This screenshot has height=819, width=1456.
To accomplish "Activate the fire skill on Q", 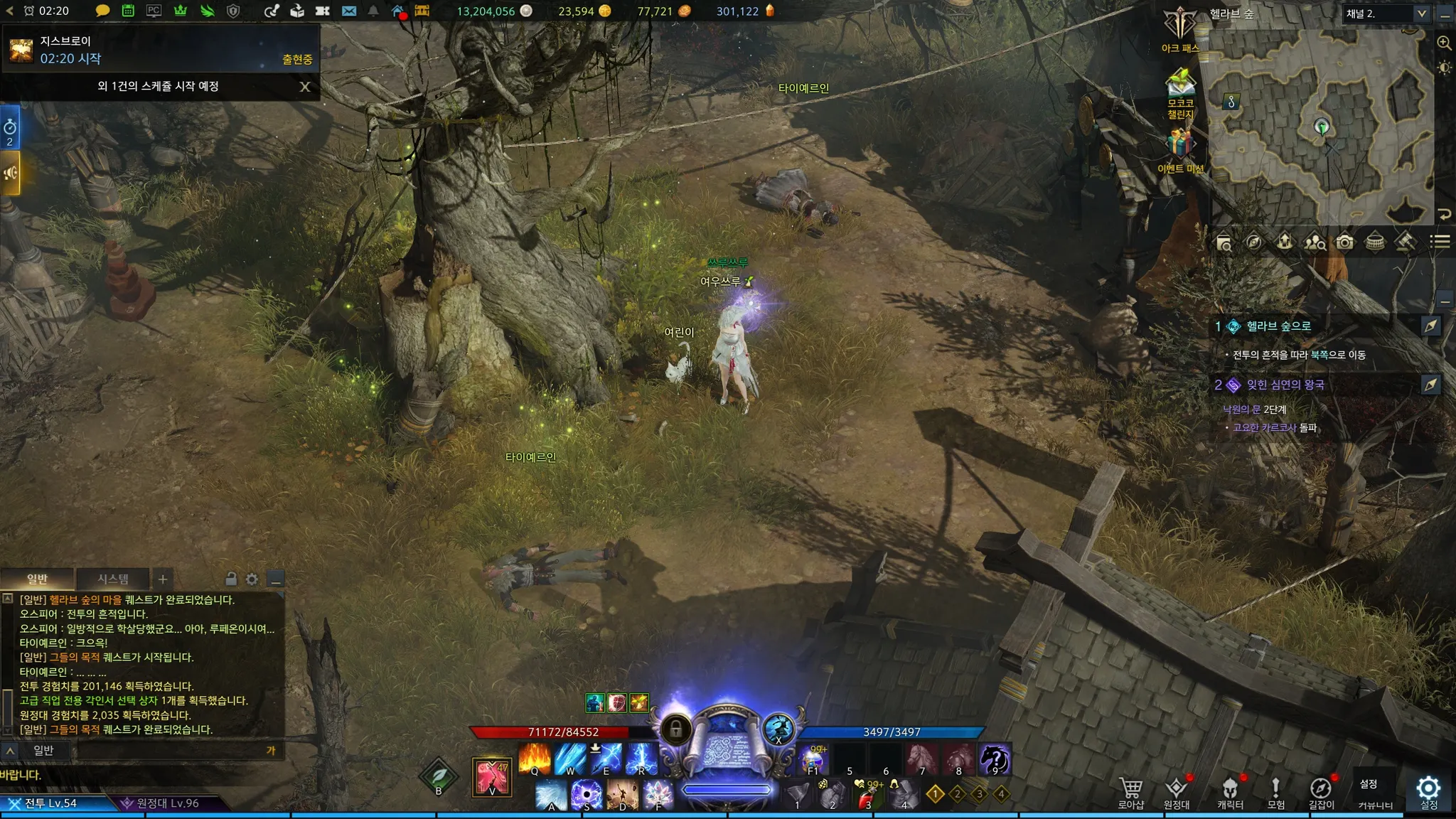I will click(535, 759).
